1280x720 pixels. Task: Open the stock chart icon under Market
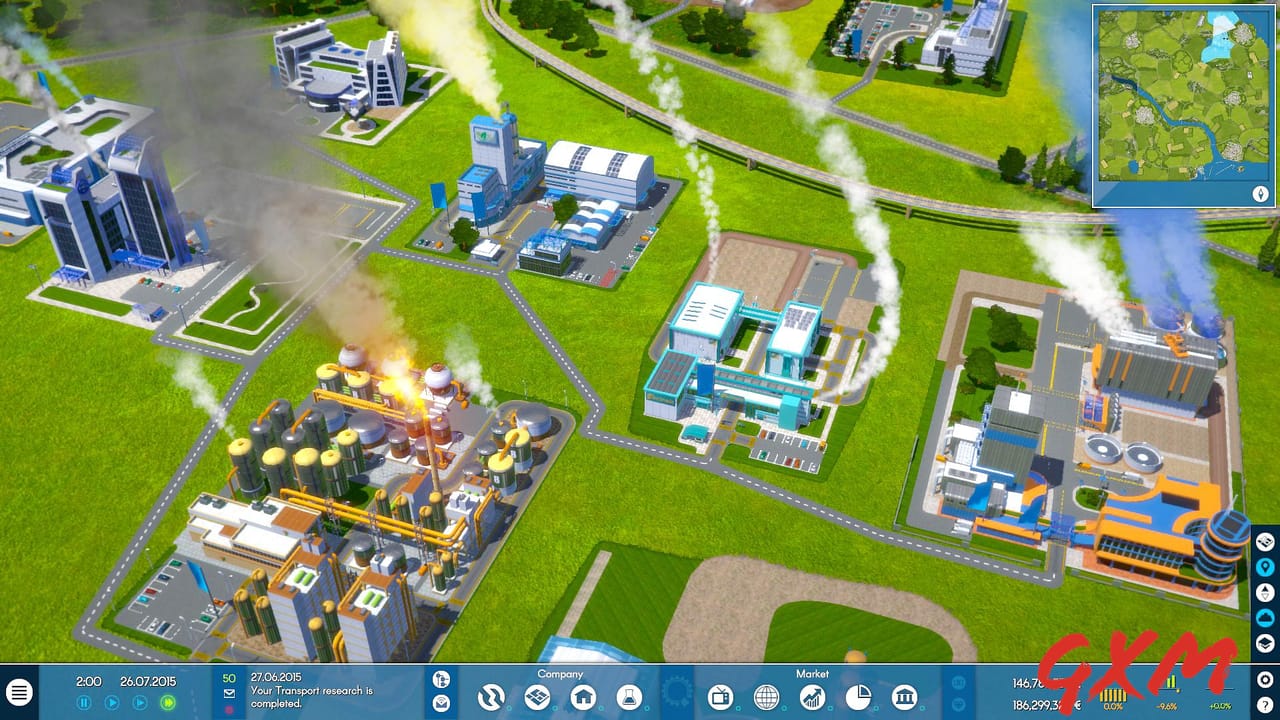(812, 698)
